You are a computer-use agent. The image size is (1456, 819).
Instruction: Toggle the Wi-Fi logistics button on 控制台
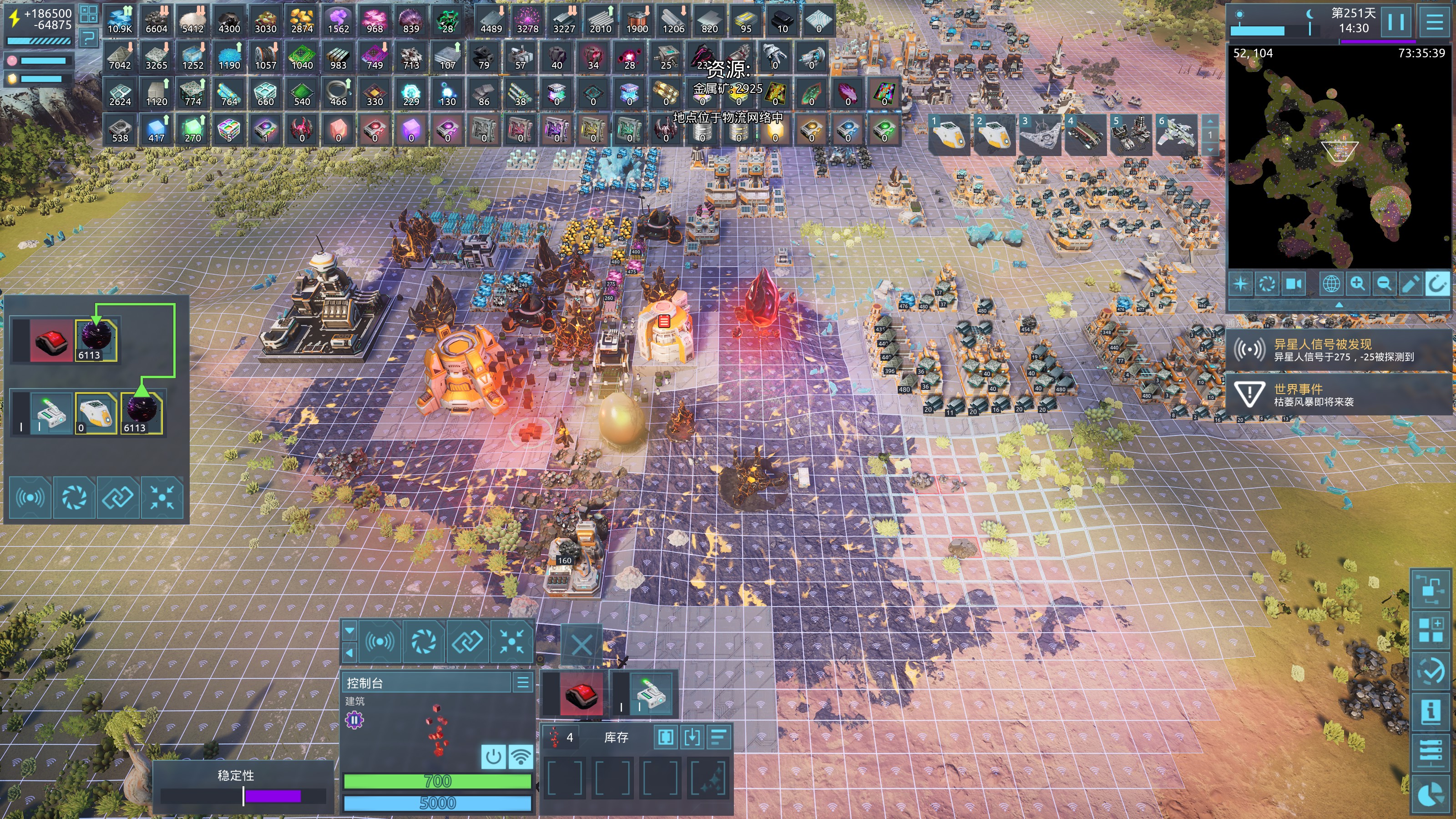point(521,756)
